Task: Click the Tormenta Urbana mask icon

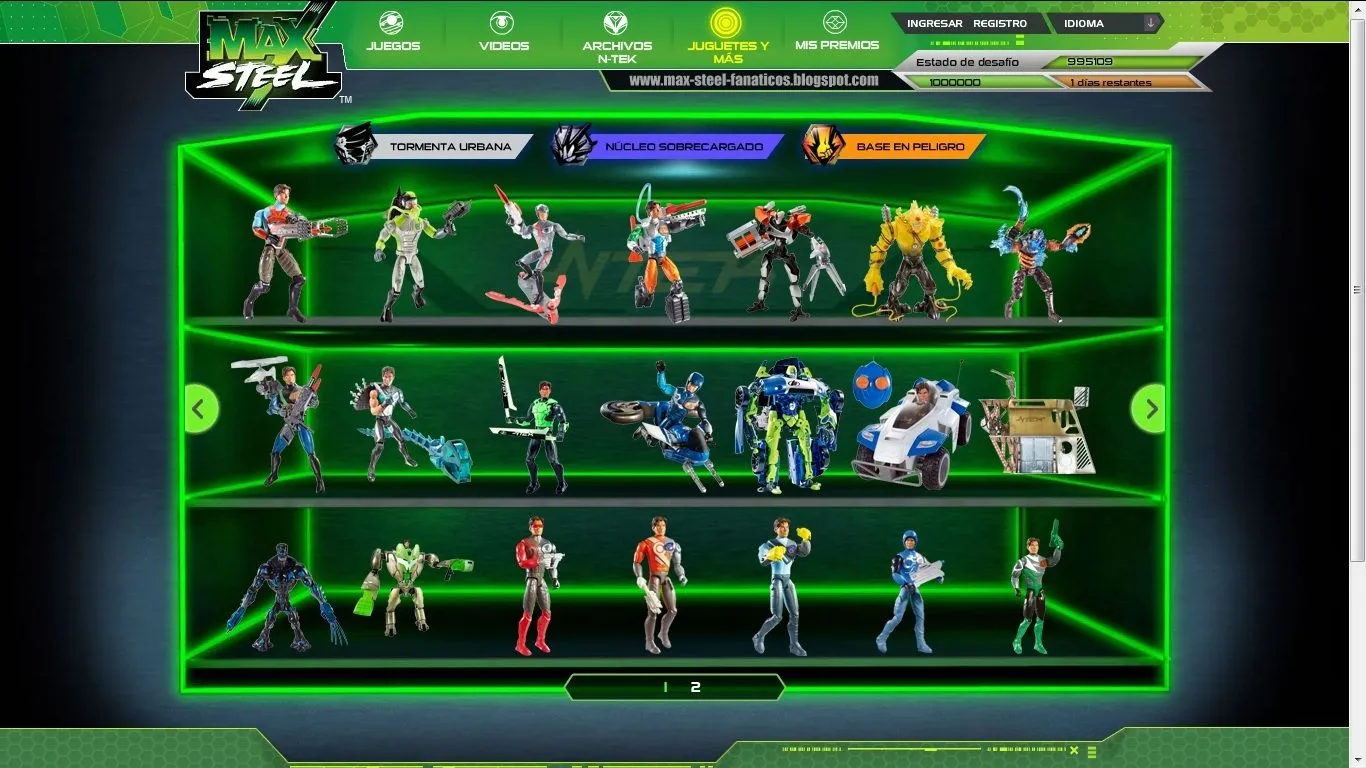Action: pyautogui.click(x=355, y=144)
